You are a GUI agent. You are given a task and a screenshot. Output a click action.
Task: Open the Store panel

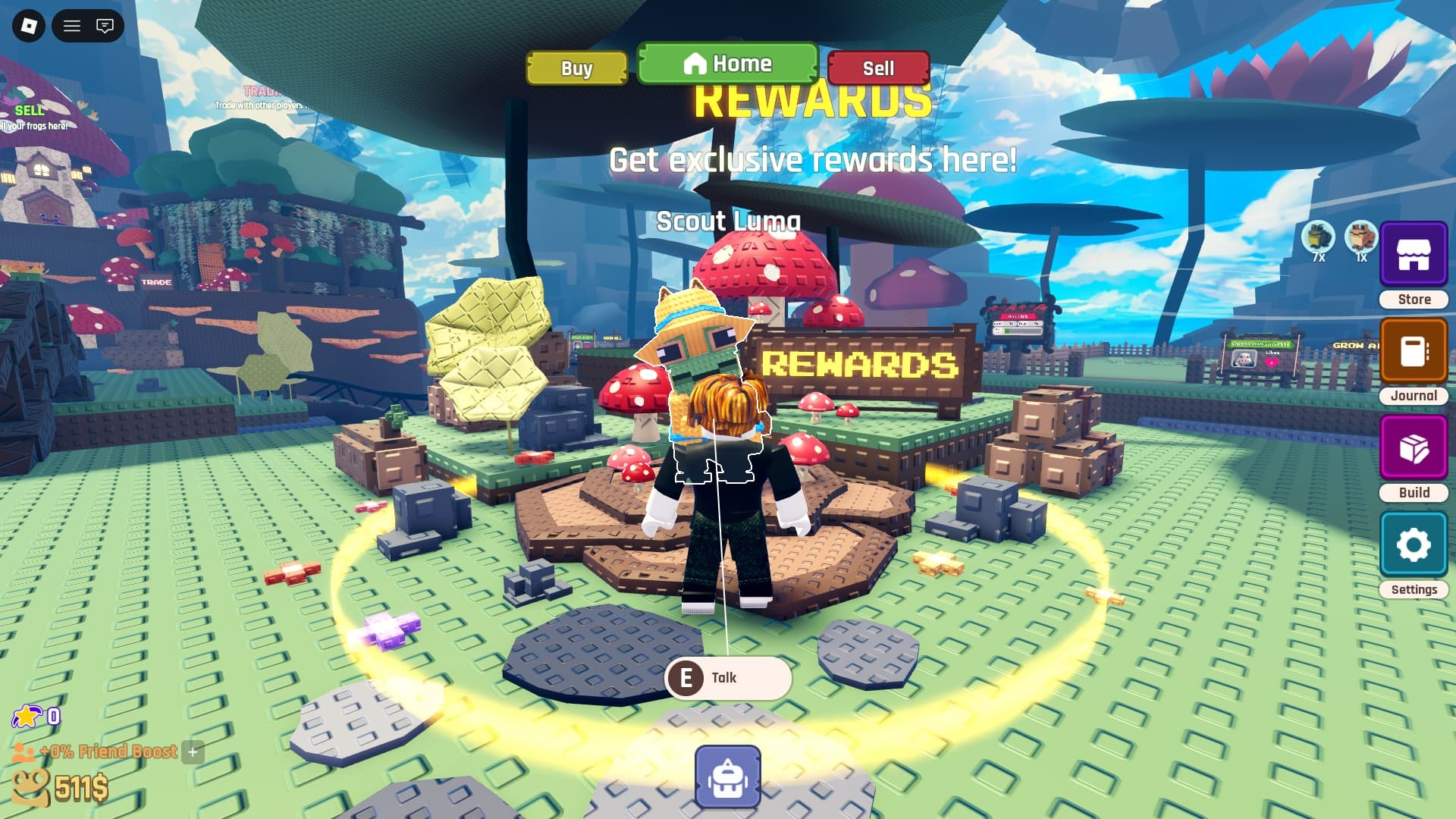point(1413,254)
